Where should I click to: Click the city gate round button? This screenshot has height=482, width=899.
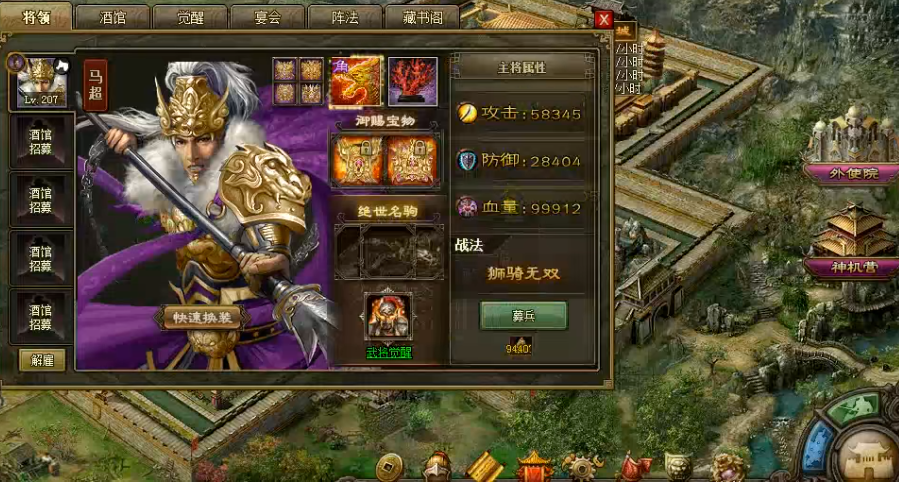(866, 457)
